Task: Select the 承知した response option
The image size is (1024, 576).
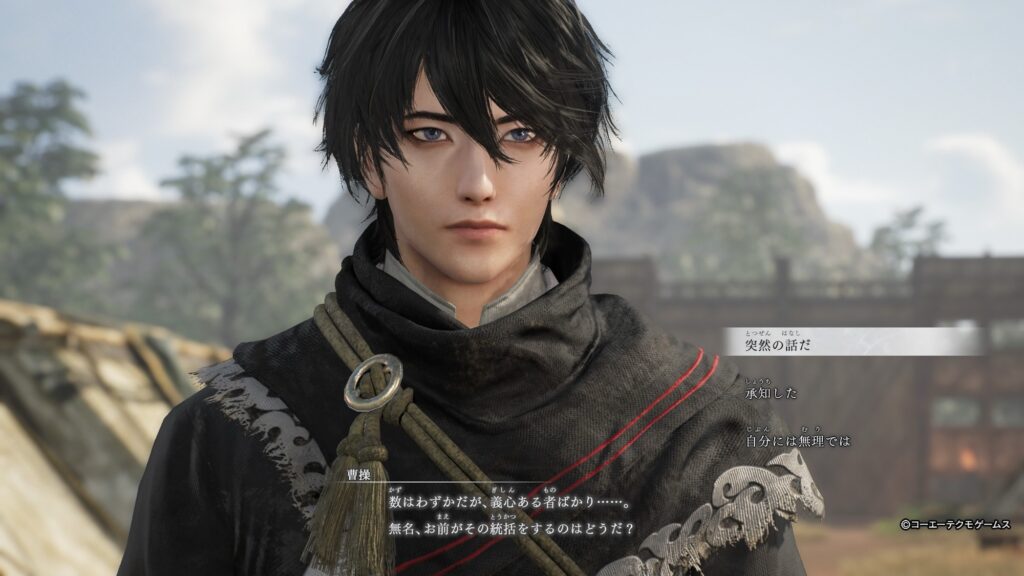Action: (772, 393)
